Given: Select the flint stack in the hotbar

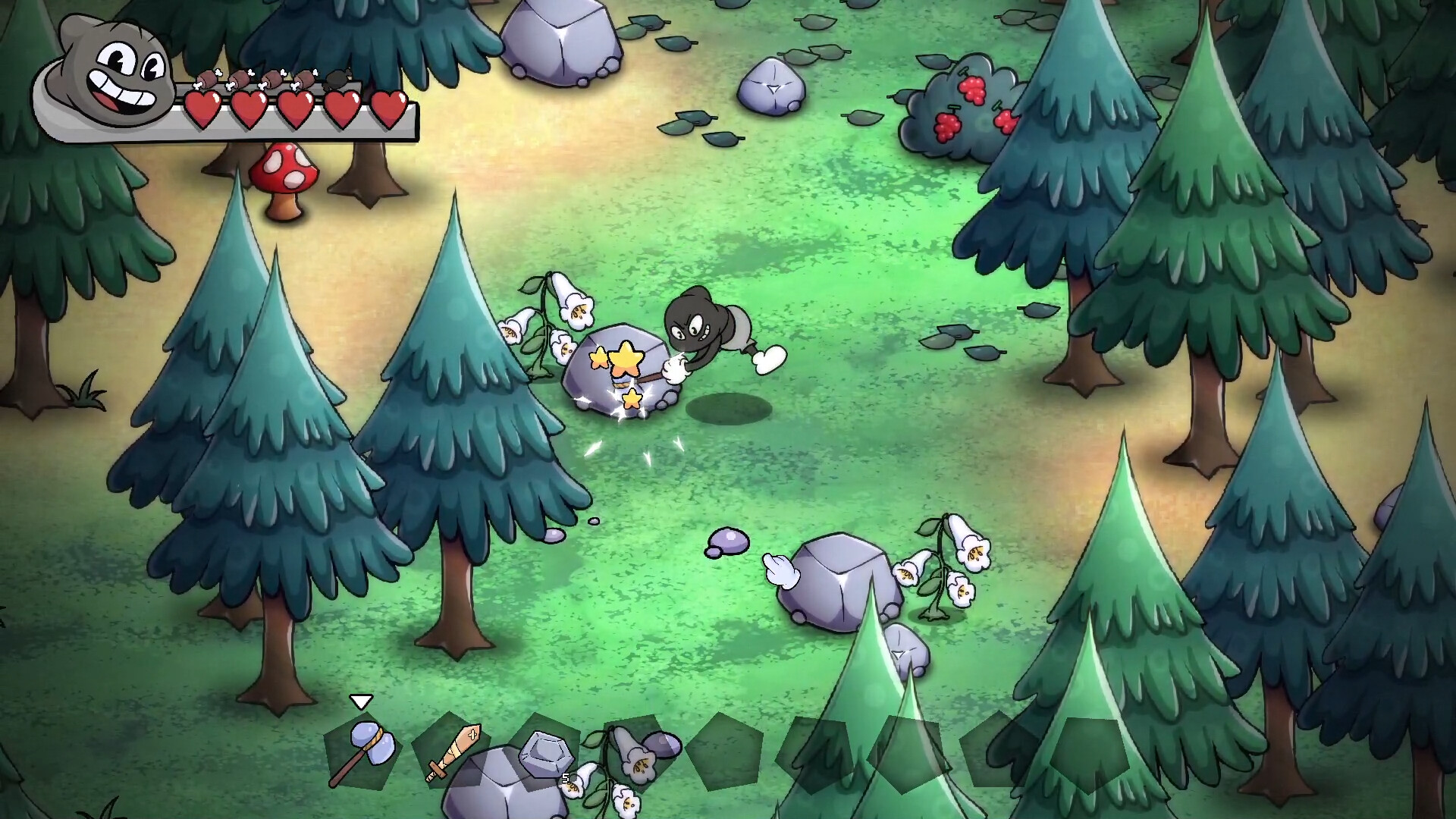Looking at the screenshot, I should pyautogui.click(x=546, y=755).
